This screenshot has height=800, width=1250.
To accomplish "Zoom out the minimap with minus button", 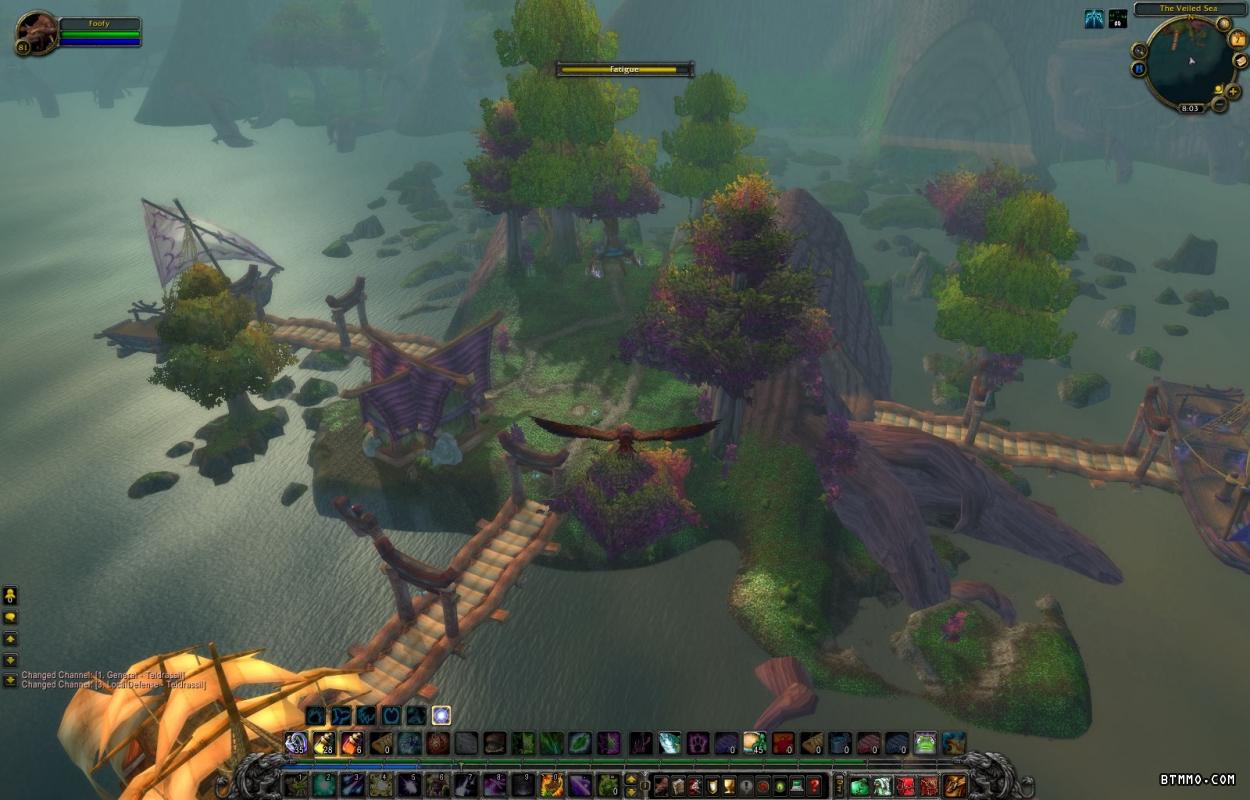I will pos(1219,103).
